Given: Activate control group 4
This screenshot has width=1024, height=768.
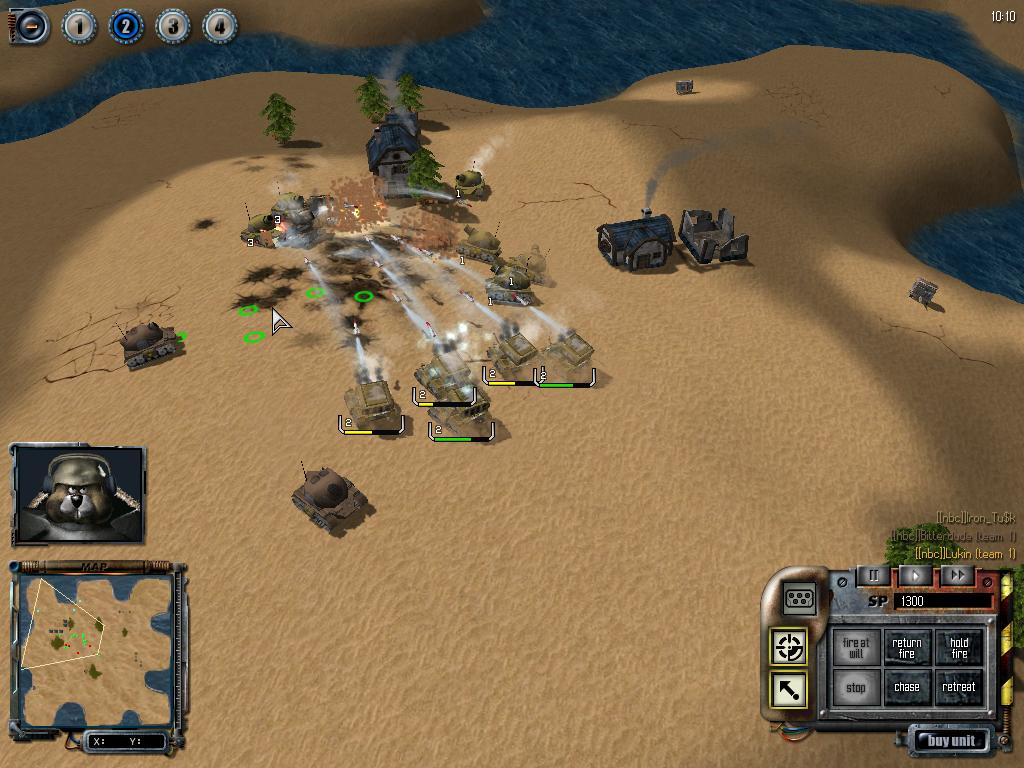Looking at the screenshot, I should pyautogui.click(x=219, y=26).
